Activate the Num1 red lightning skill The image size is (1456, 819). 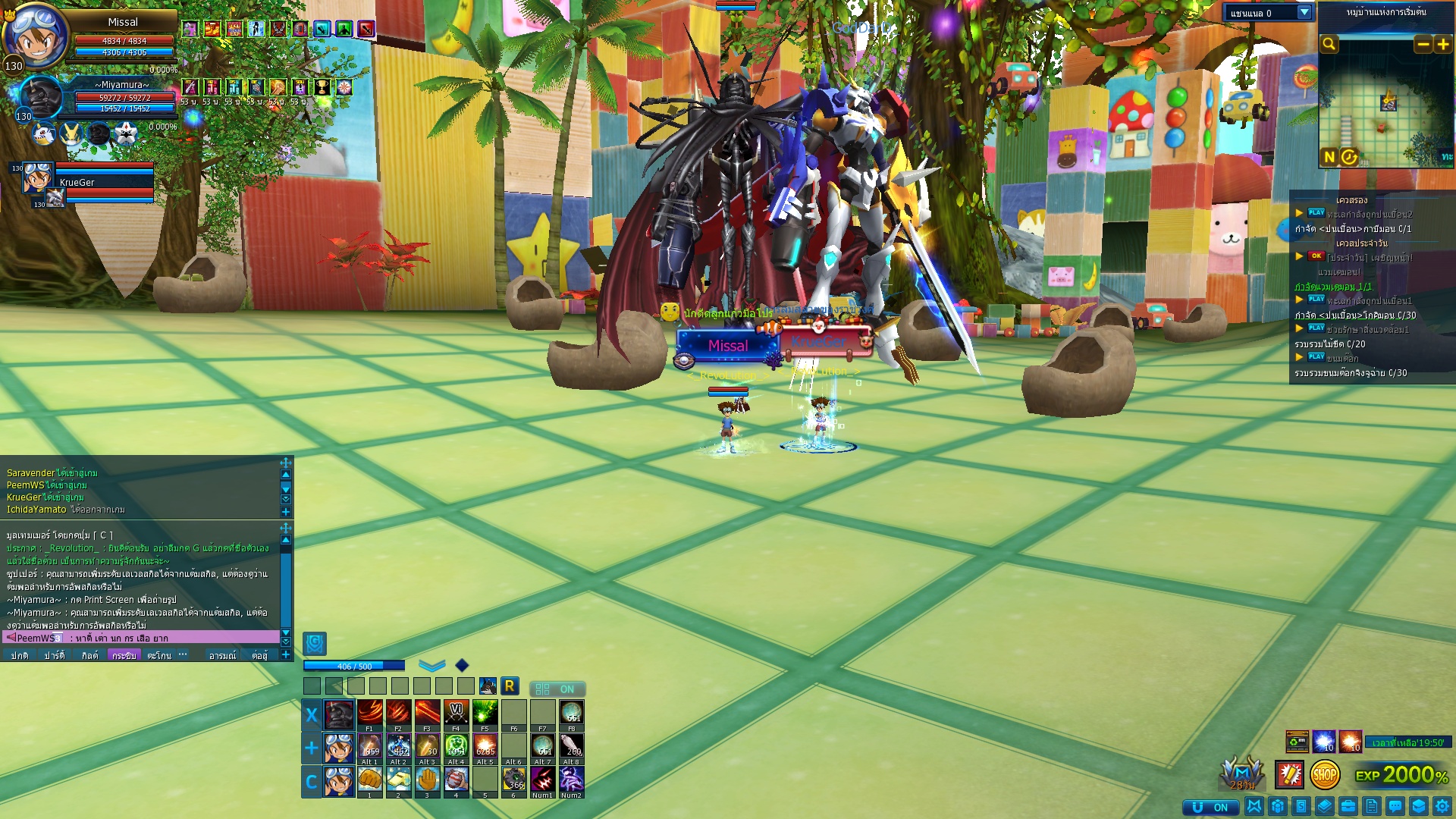tap(542, 780)
